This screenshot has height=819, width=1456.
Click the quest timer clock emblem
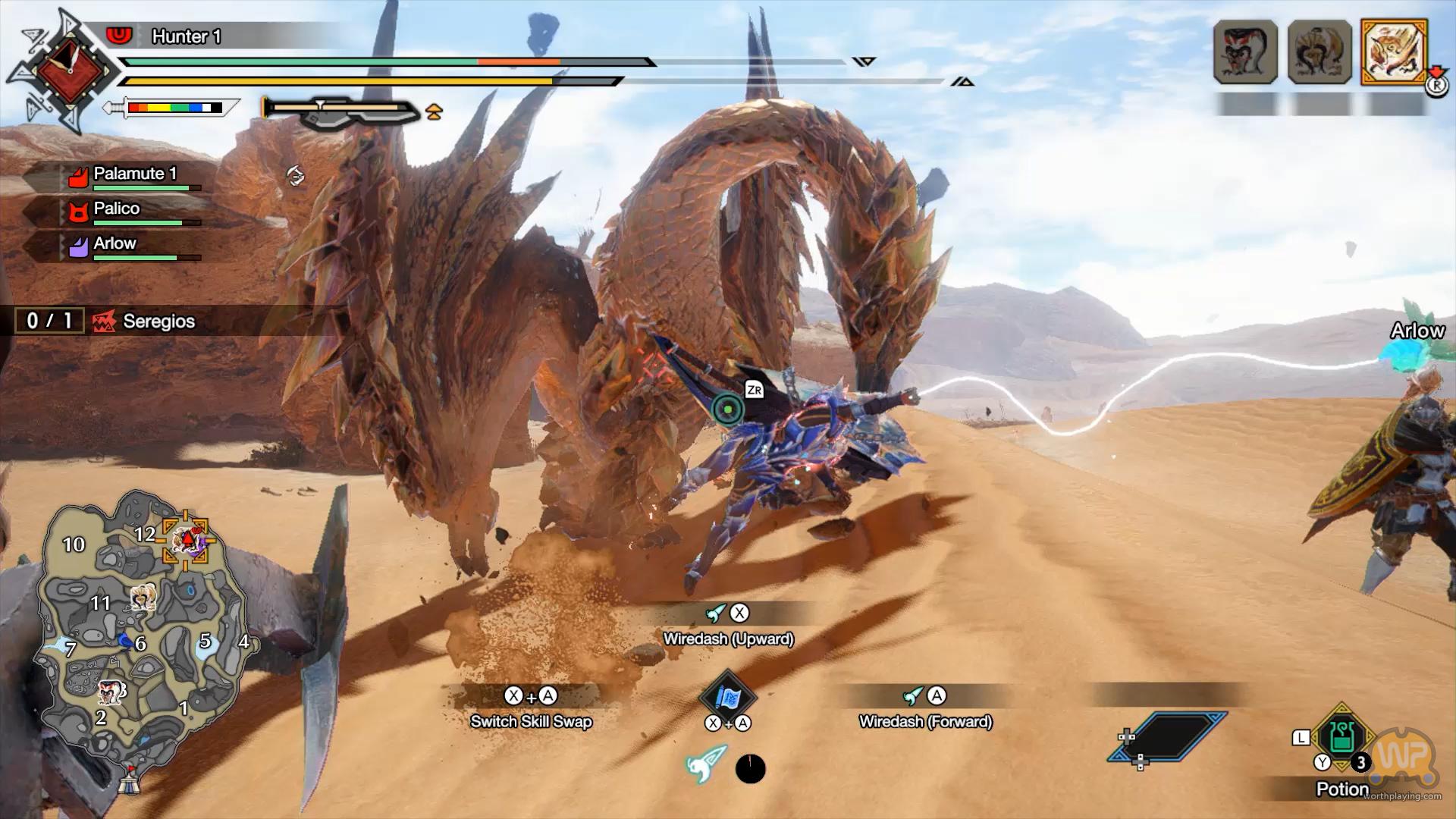(x=70, y=70)
